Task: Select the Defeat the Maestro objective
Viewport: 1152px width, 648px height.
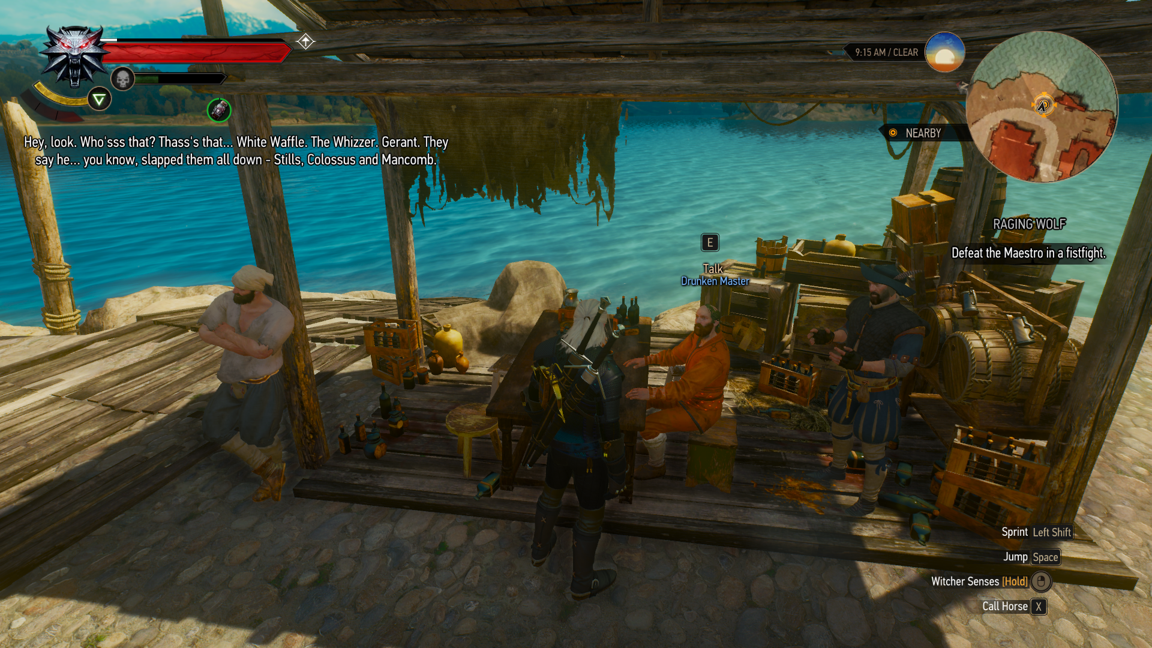Action: point(1028,254)
